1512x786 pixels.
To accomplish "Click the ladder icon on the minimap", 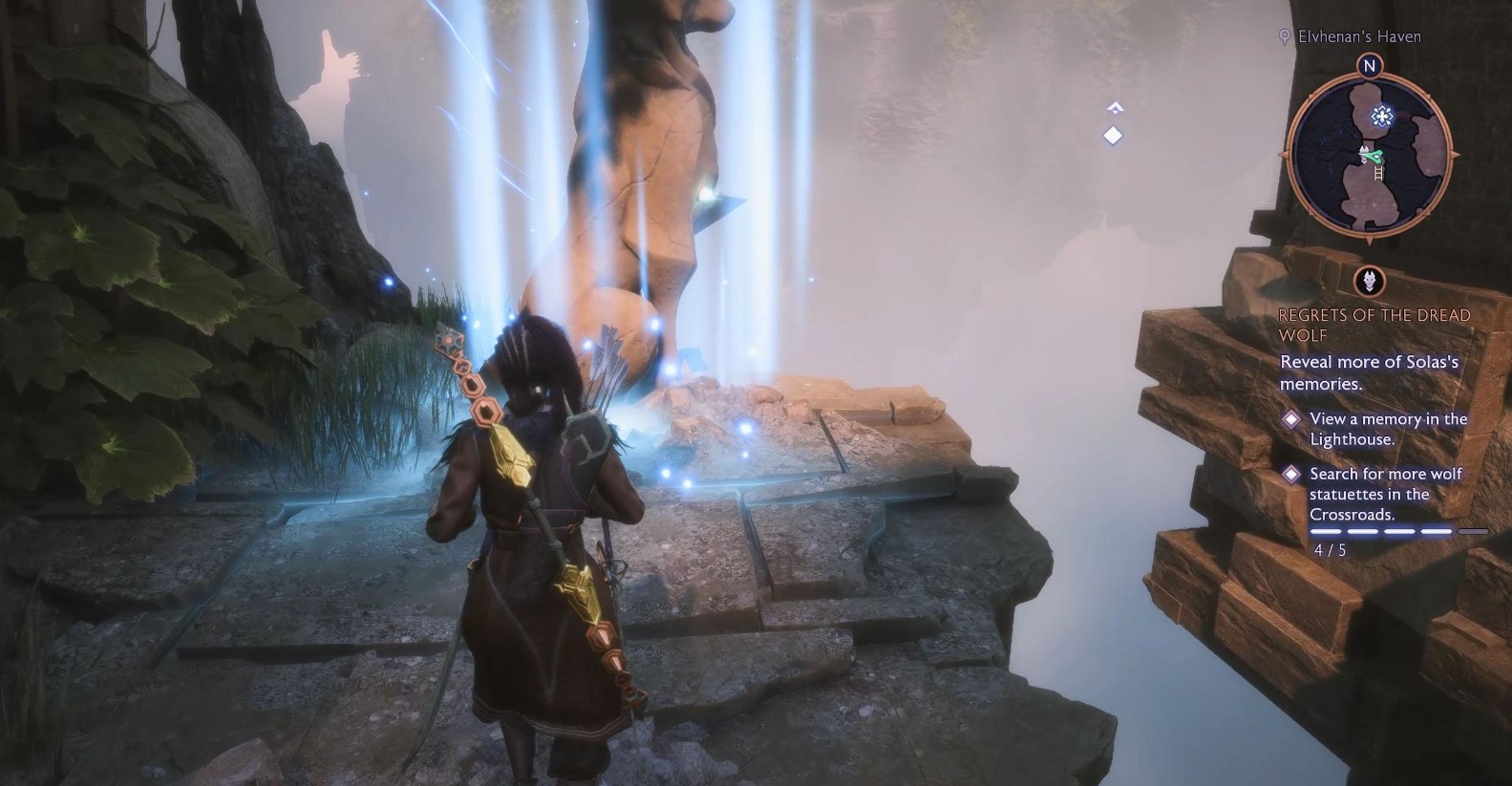I will [x=1378, y=173].
